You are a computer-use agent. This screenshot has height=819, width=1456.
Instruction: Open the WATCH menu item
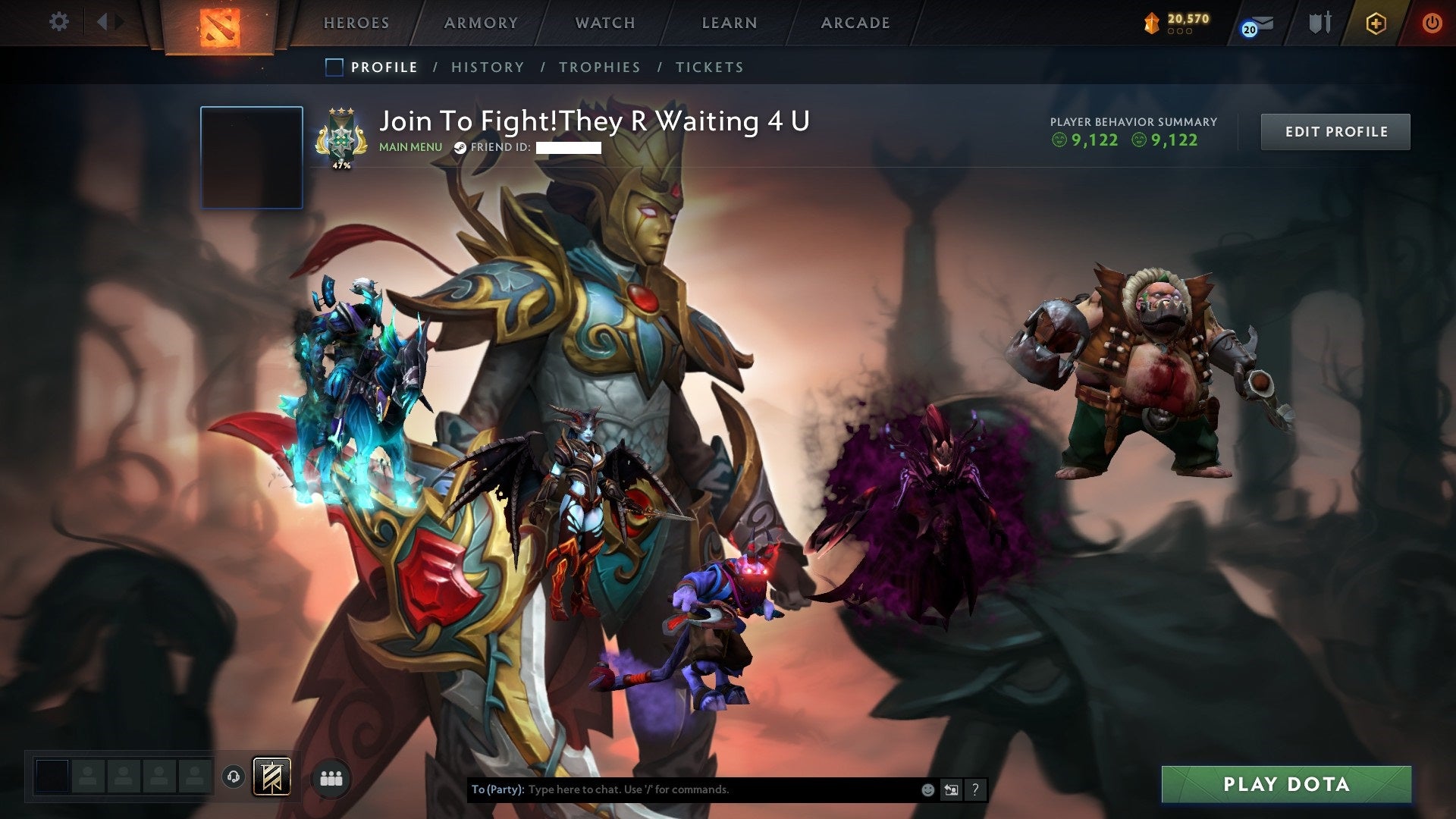pos(605,23)
